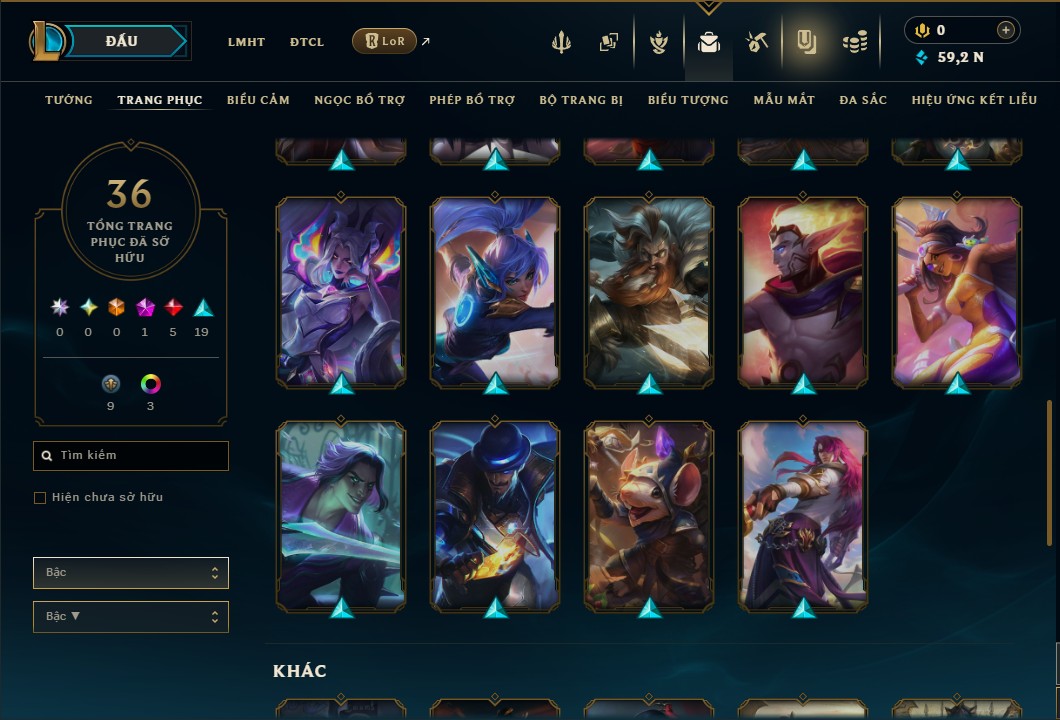Select the mouse character skin card
Screen dimensions: 1060x720
coord(649,515)
